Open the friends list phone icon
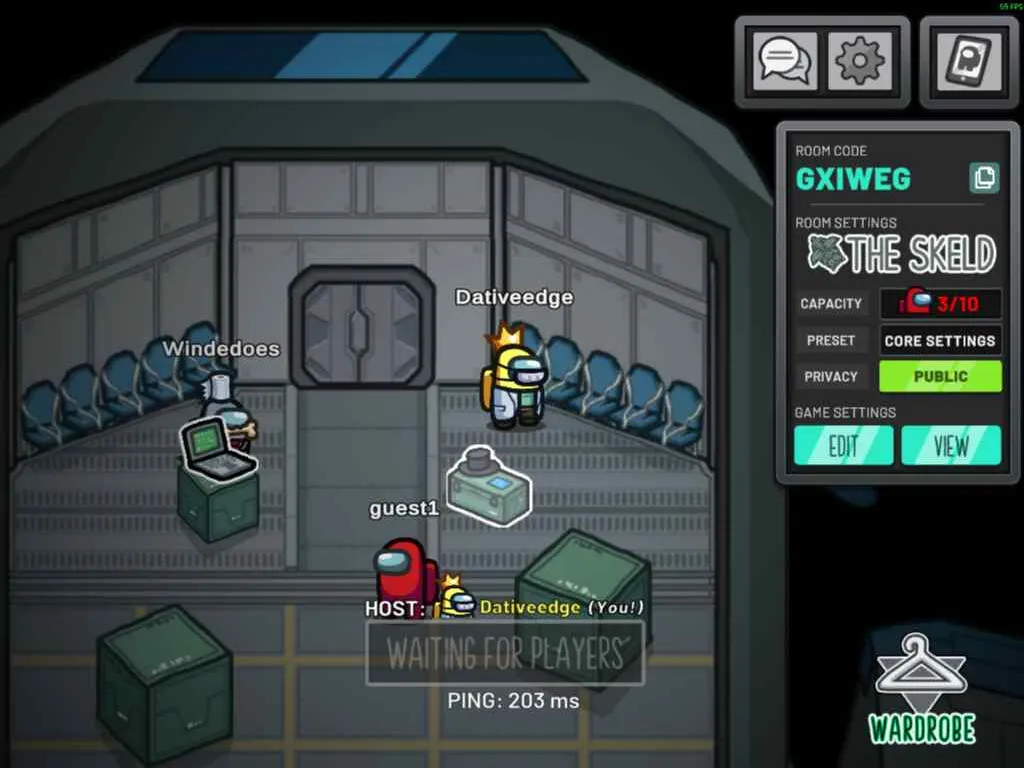The height and width of the screenshot is (768, 1024). [969, 62]
